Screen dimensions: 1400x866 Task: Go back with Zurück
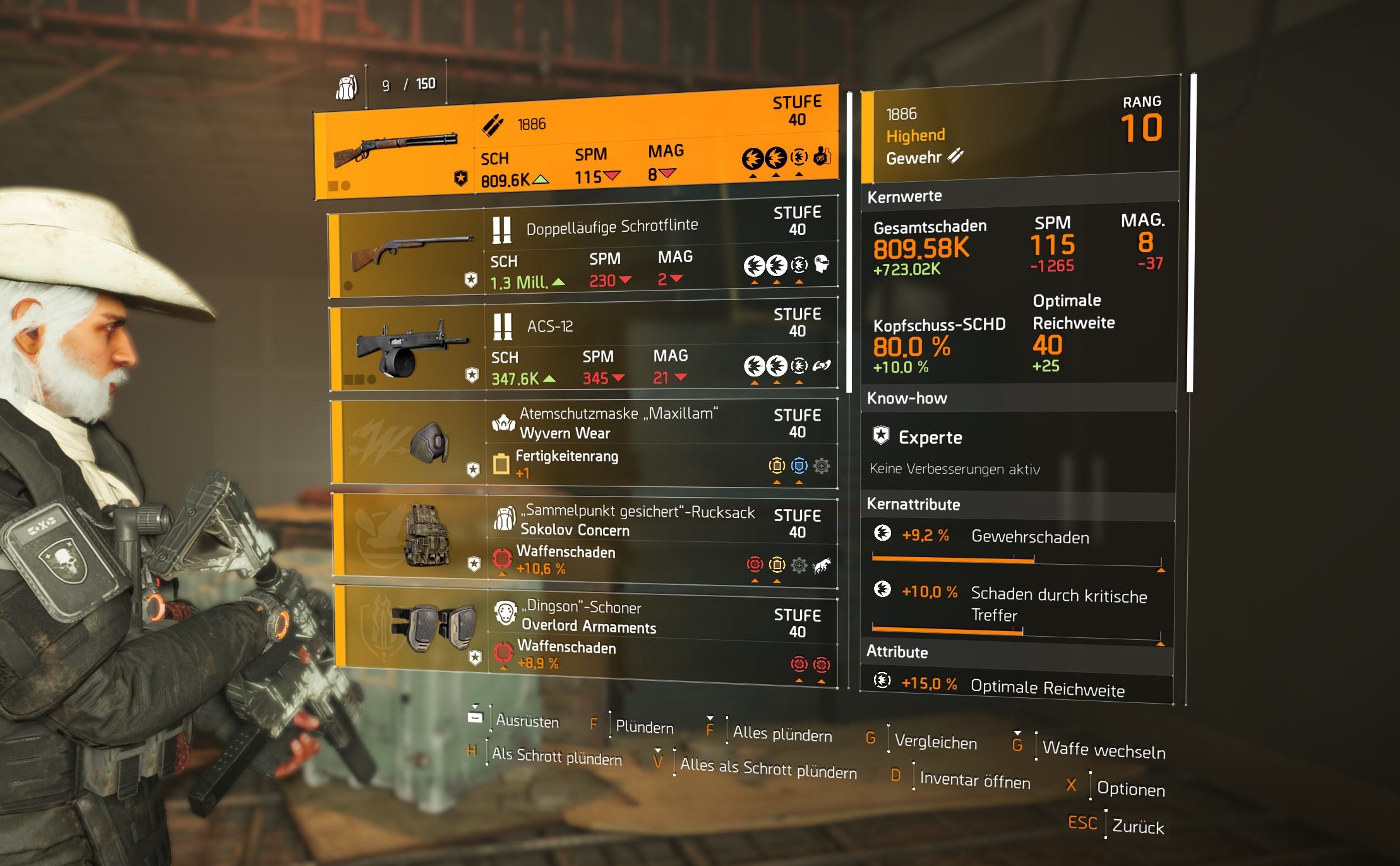point(1137,827)
